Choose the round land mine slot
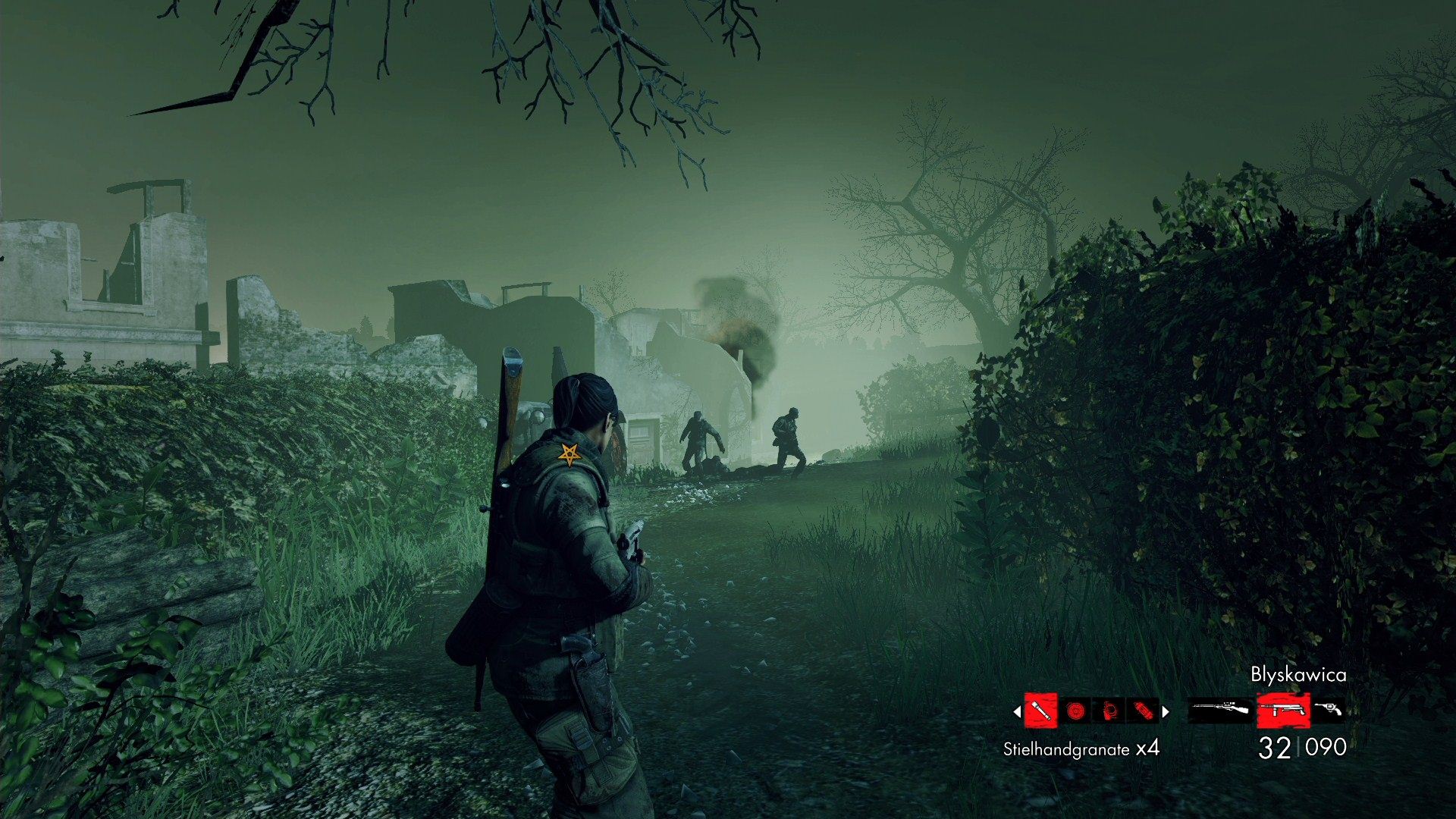 point(1075,711)
